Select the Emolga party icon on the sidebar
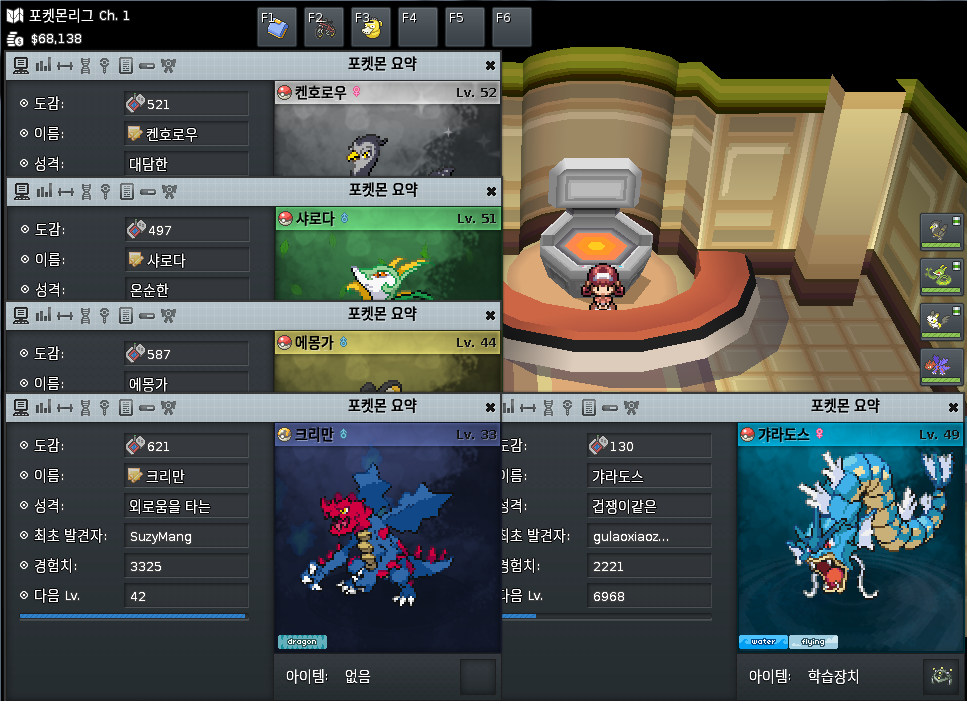Image resolution: width=967 pixels, height=701 pixels. click(941, 322)
